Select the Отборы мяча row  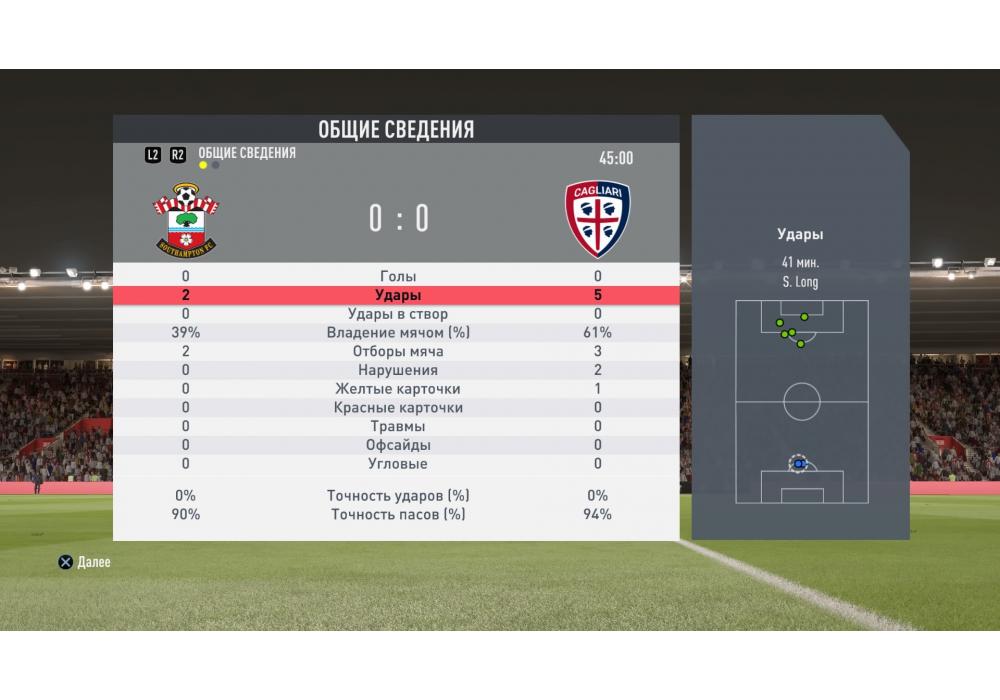tap(397, 352)
